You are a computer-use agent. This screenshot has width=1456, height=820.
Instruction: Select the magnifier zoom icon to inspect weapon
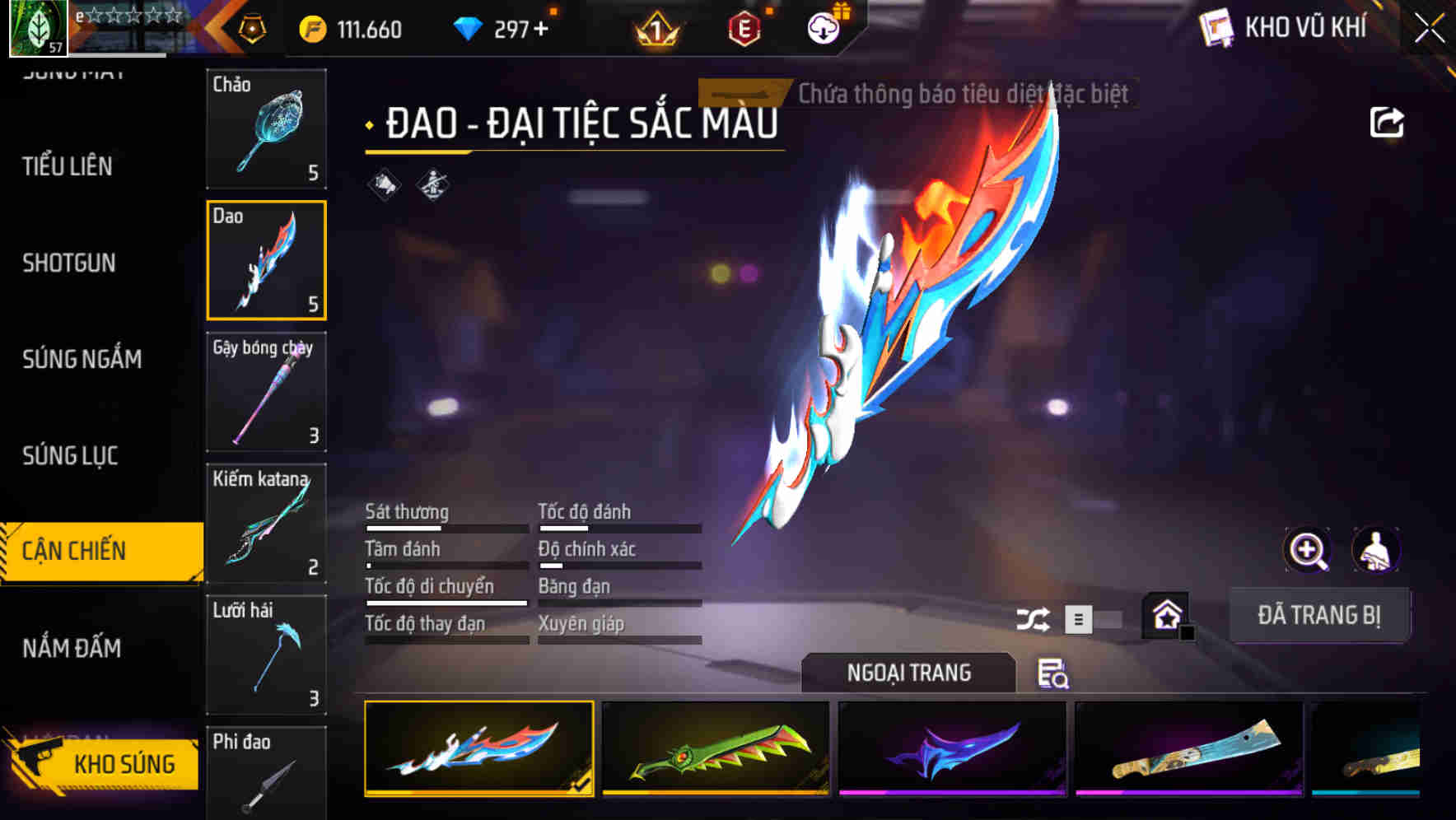(x=1307, y=549)
